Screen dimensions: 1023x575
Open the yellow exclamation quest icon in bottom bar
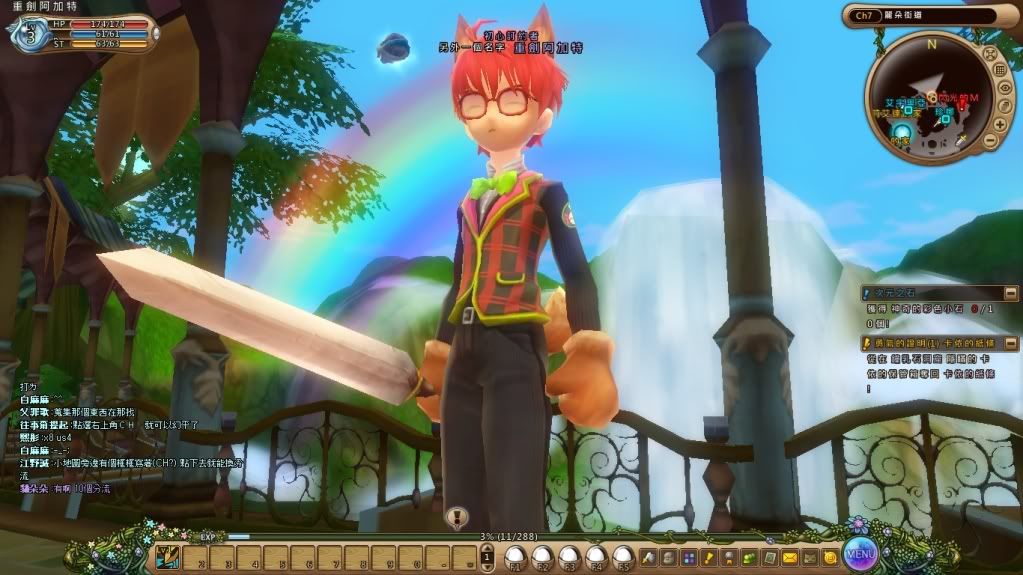tap(709, 556)
